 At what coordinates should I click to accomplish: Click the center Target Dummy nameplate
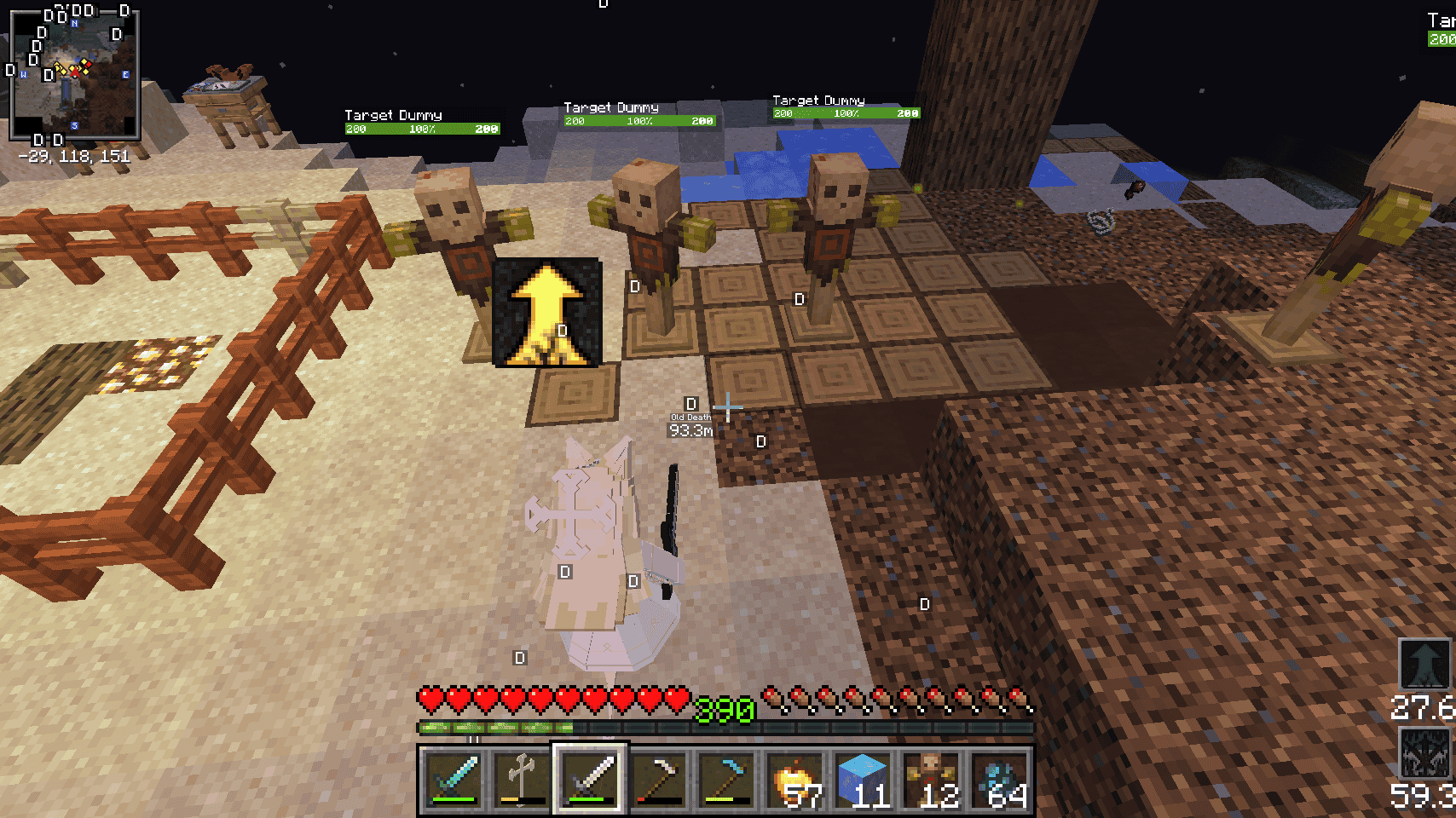pyautogui.click(x=611, y=107)
